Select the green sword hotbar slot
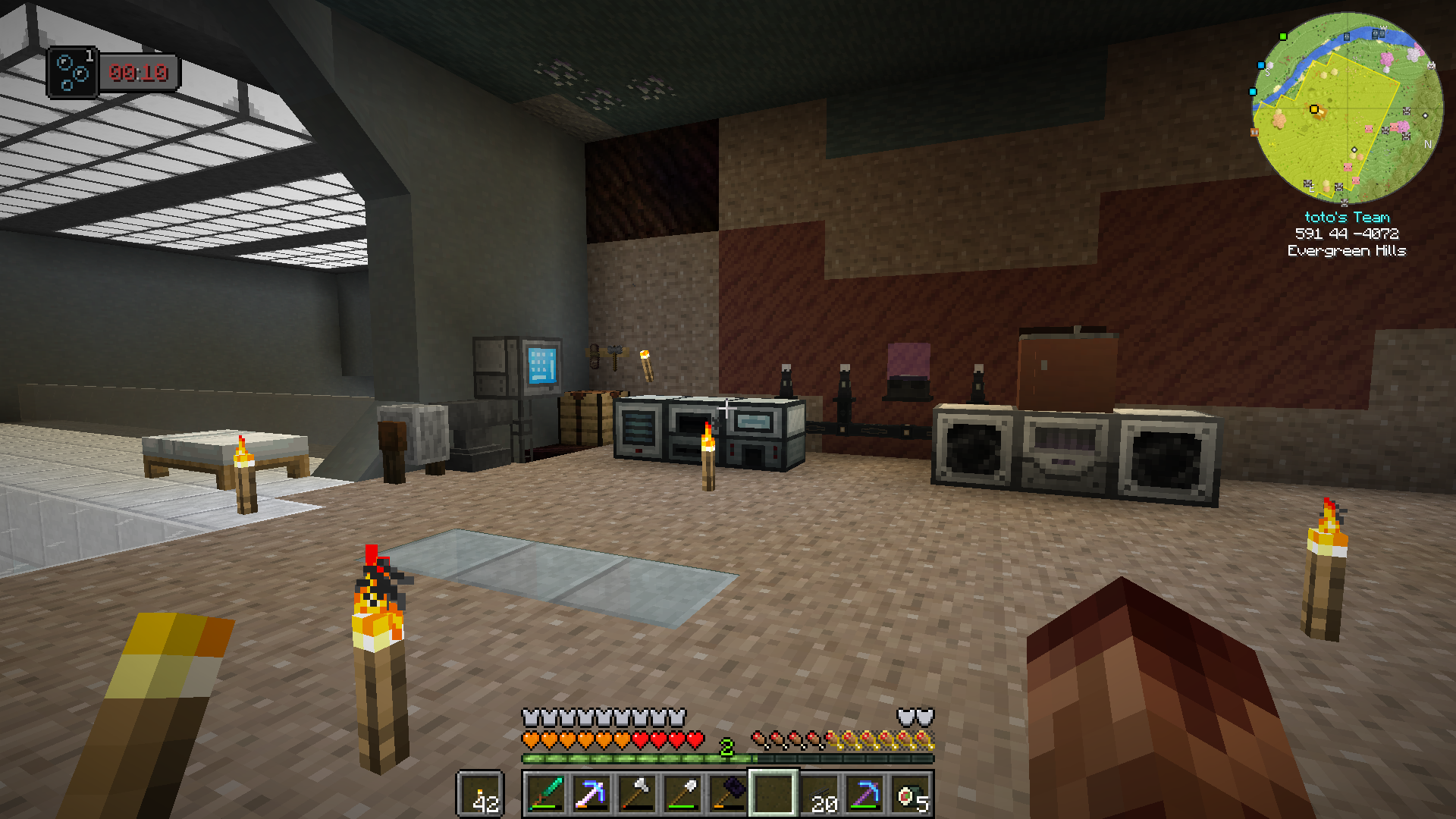Screen dimensions: 1456x819 [546, 794]
